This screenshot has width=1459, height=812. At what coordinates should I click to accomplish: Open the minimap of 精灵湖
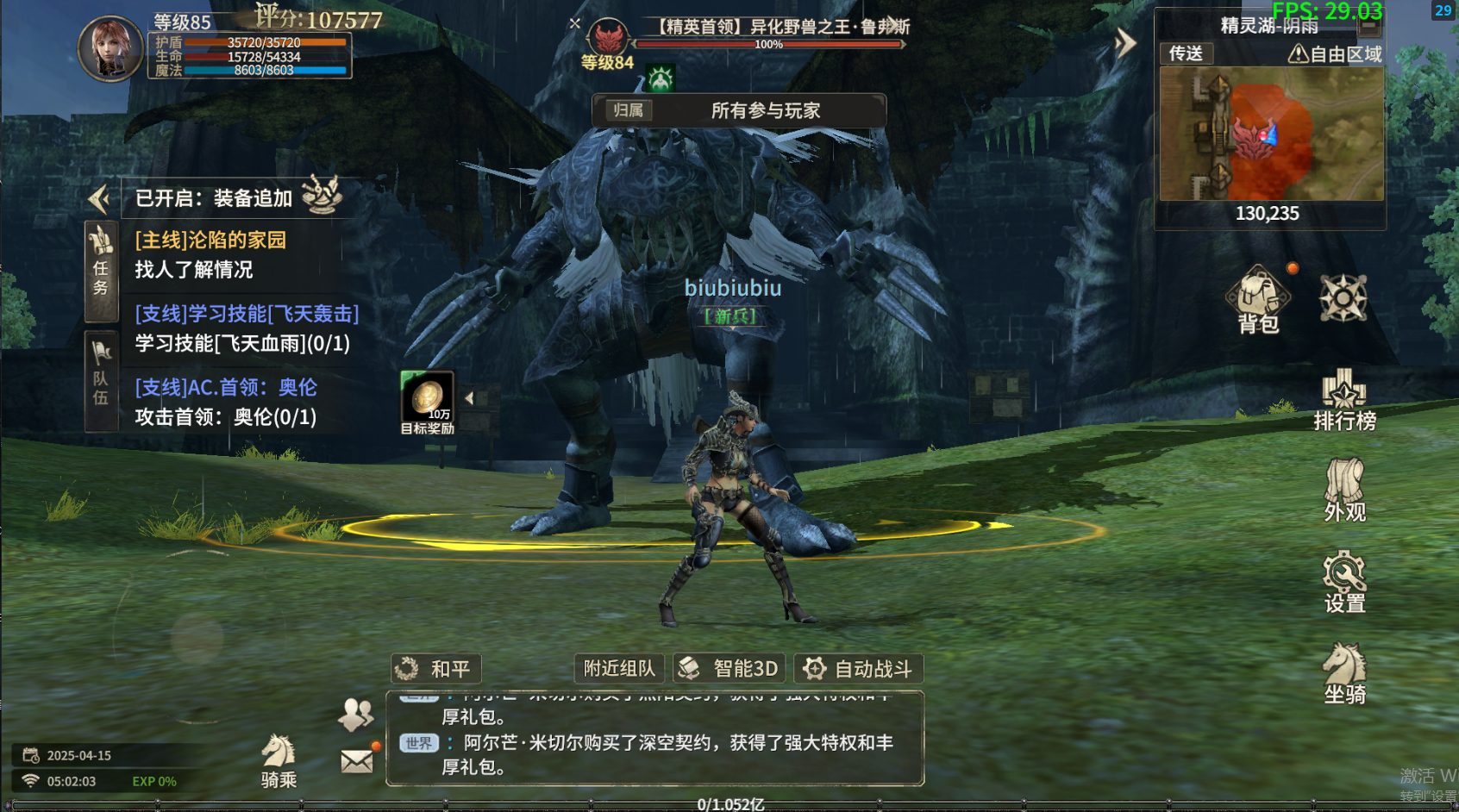click(x=1271, y=134)
